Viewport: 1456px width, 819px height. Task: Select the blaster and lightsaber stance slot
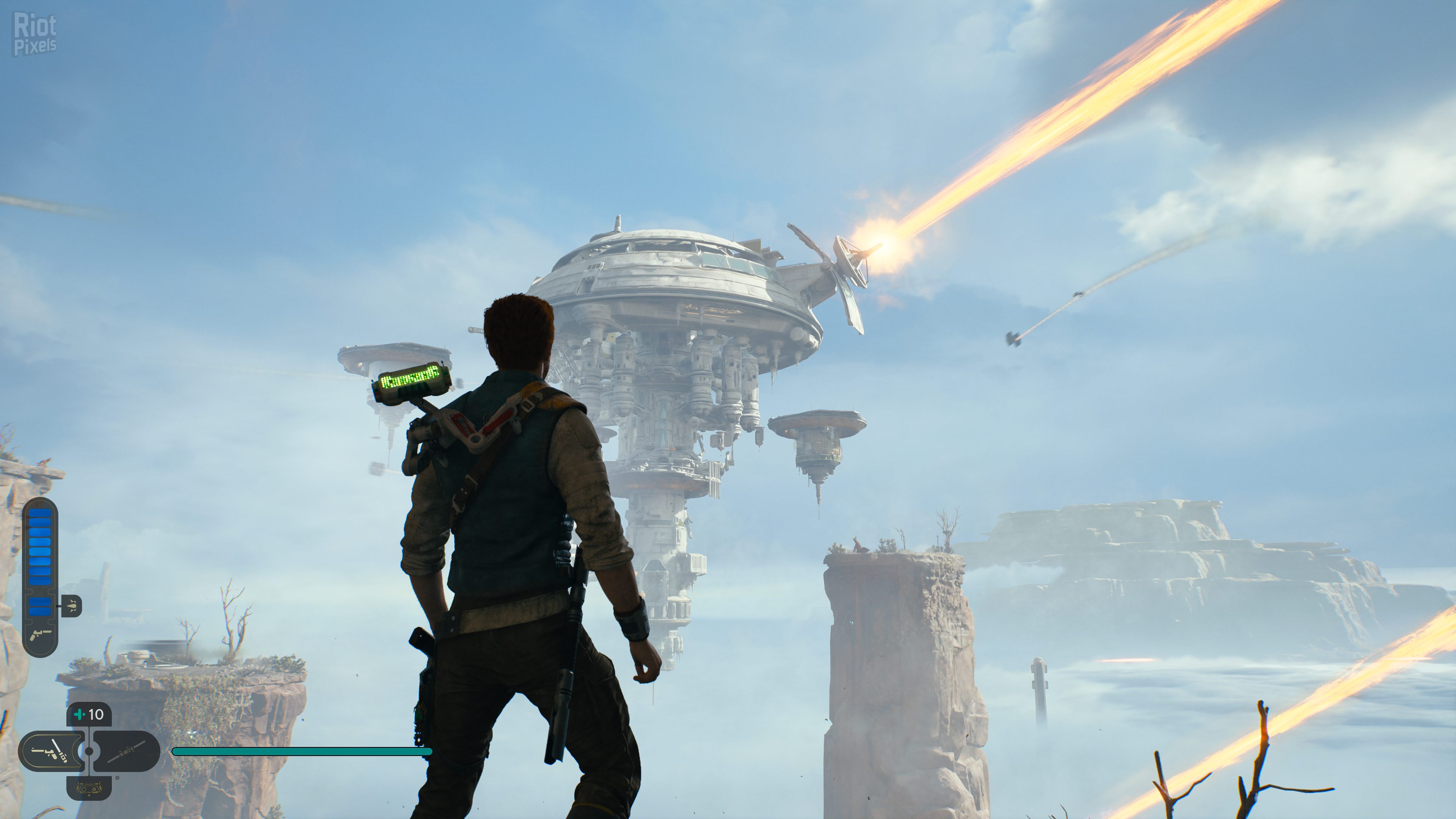(51, 751)
